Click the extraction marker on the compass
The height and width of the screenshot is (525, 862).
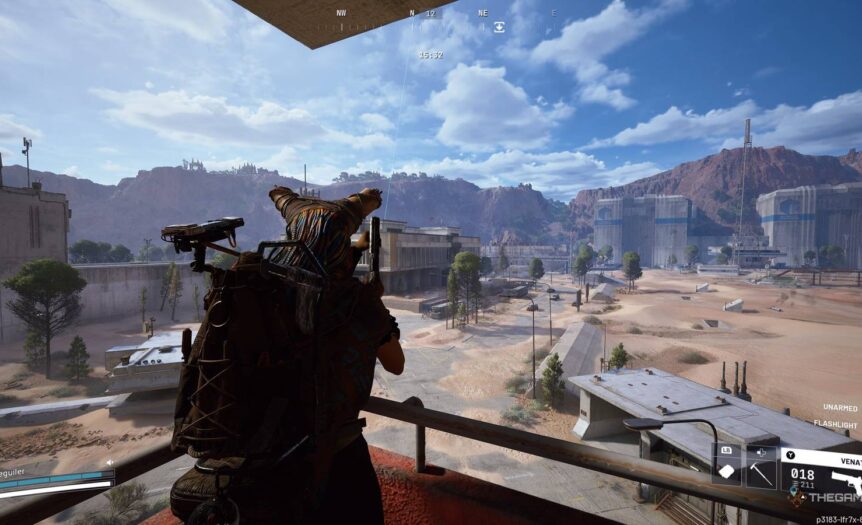[499, 27]
